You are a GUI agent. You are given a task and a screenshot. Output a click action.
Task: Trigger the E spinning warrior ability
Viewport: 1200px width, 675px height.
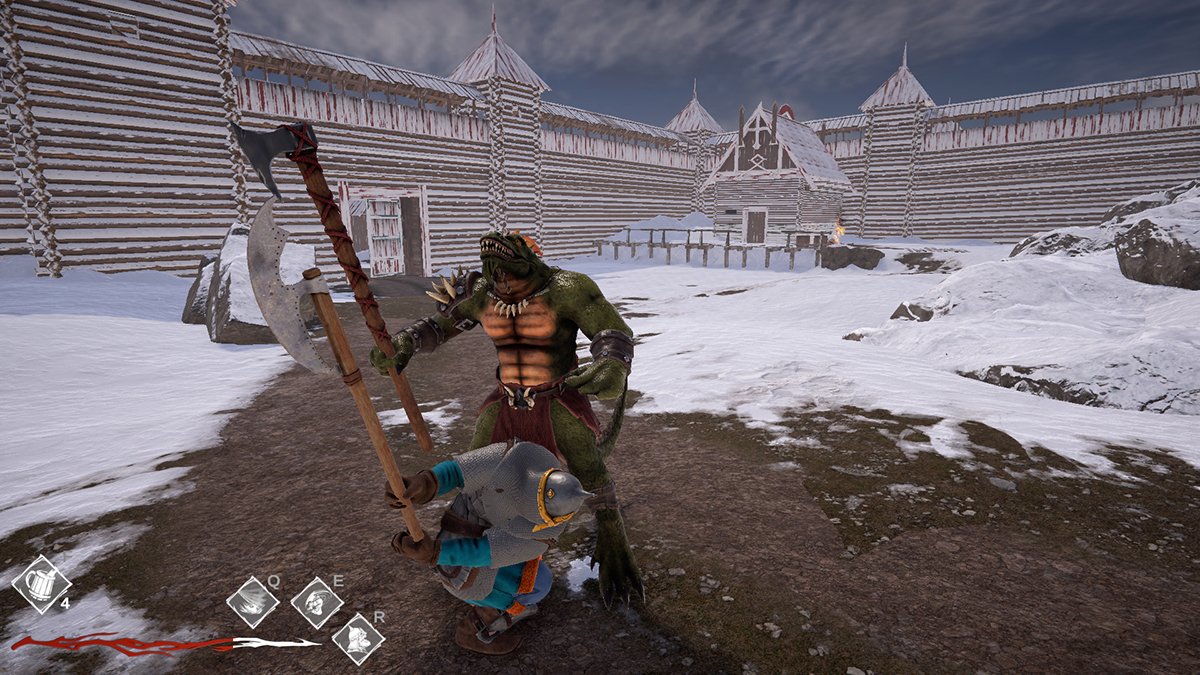pos(317,602)
